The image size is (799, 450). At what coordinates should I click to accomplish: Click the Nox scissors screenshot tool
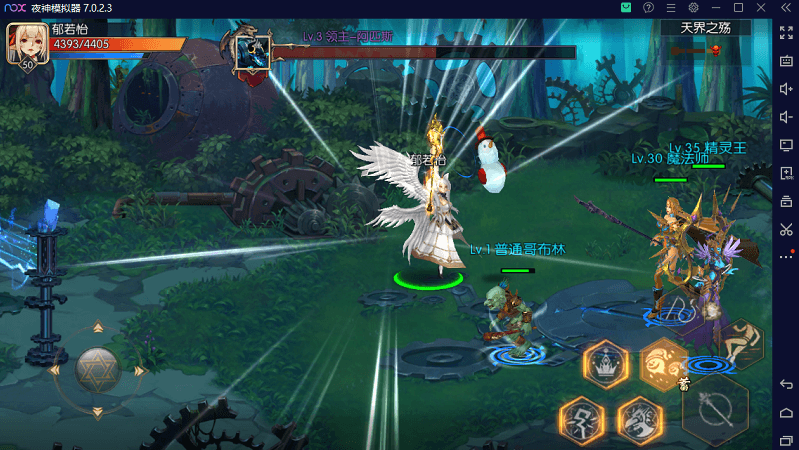786,229
